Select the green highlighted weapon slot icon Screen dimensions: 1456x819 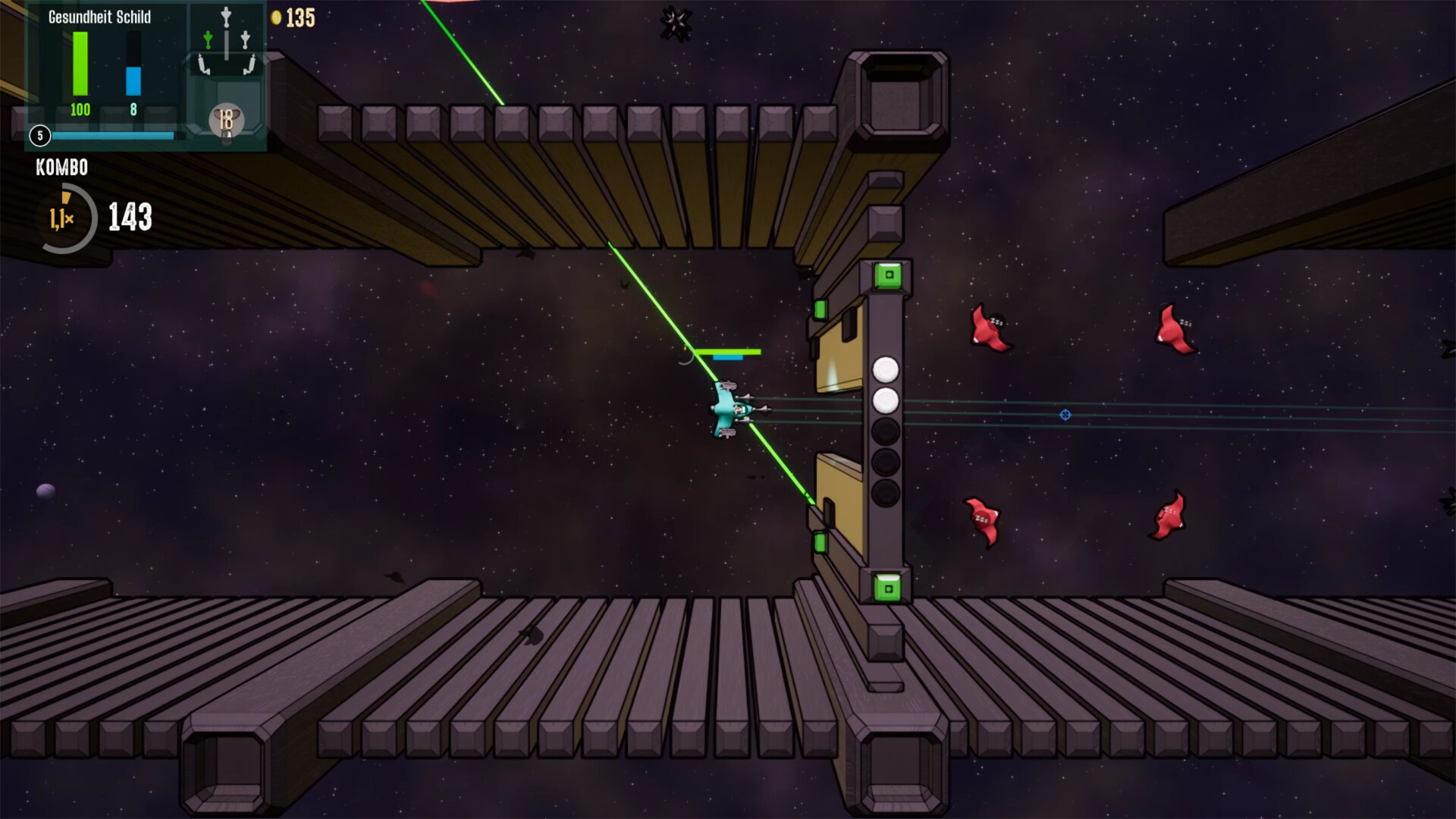pyautogui.click(x=208, y=39)
